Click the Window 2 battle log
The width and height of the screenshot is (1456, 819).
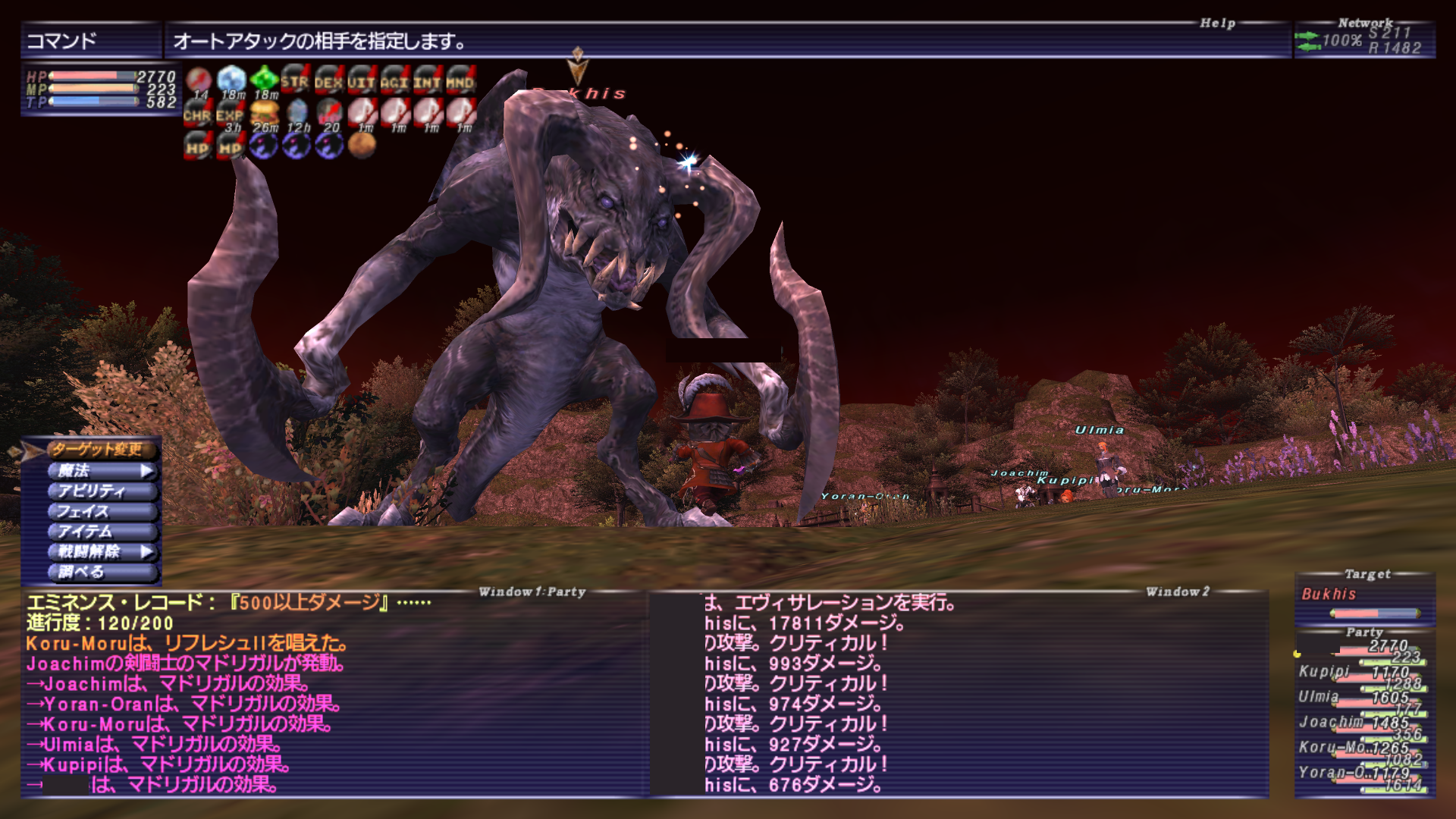(x=959, y=694)
